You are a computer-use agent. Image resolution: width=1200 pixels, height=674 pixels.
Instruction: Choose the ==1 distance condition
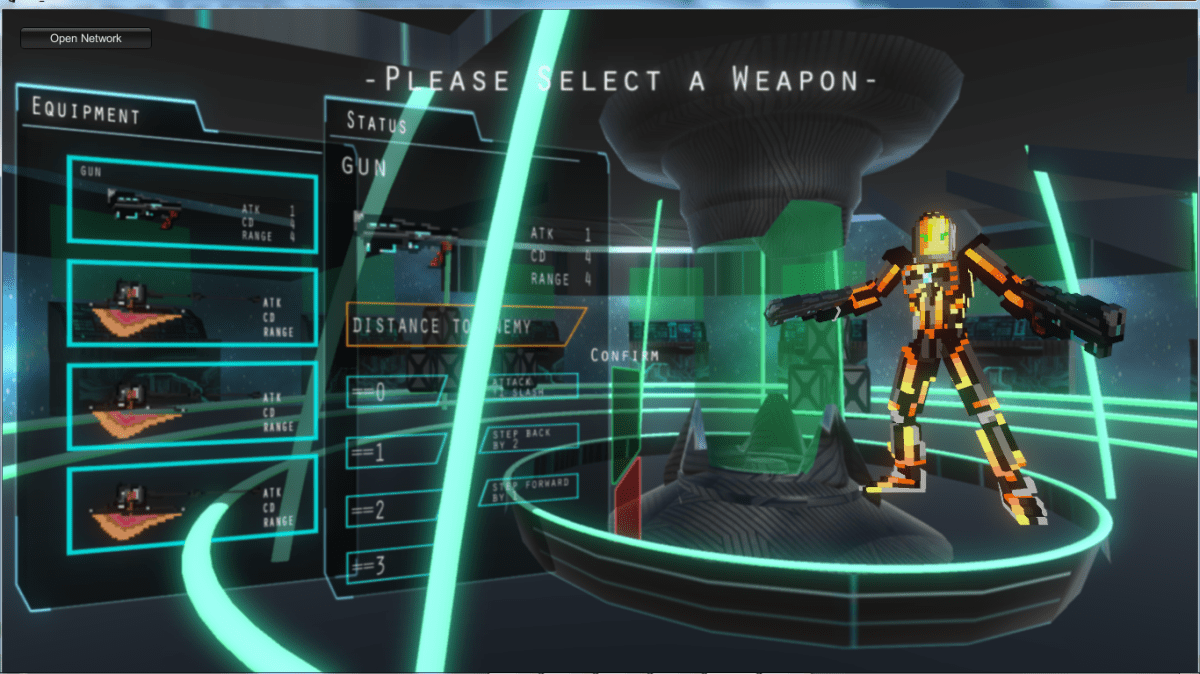(x=395, y=452)
